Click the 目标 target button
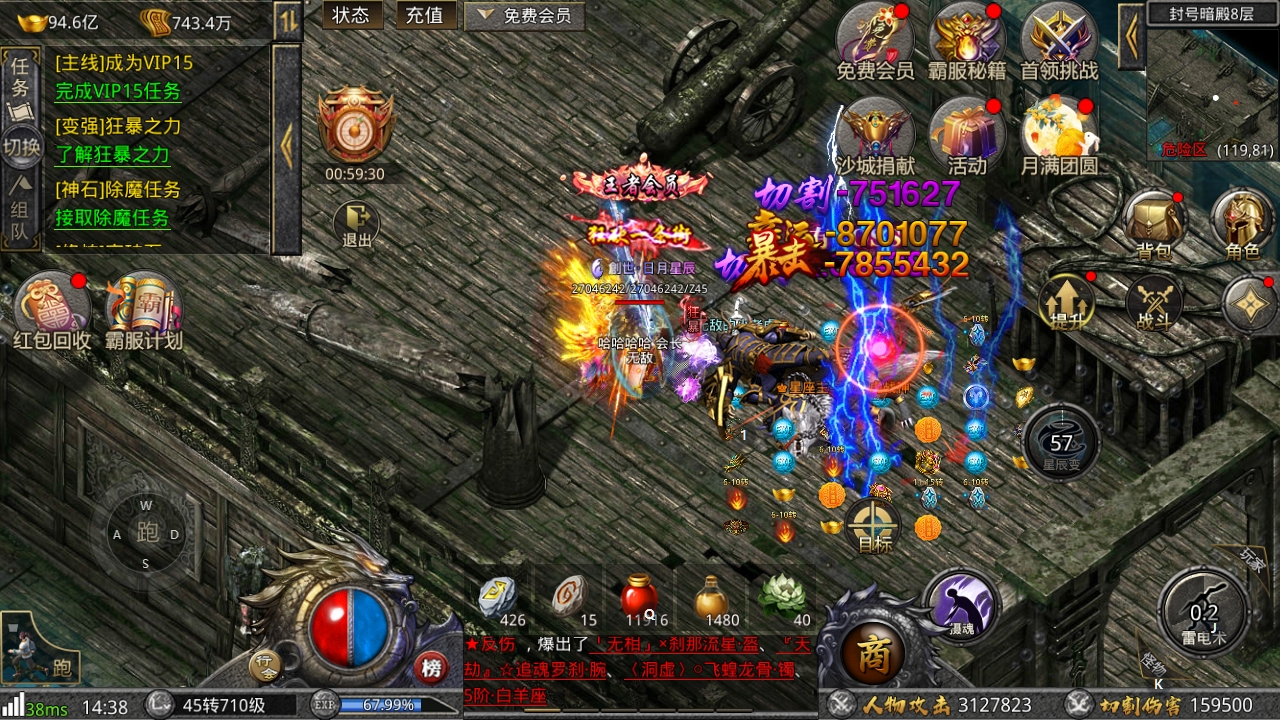The image size is (1280, 720). click(x=874, y=526)
